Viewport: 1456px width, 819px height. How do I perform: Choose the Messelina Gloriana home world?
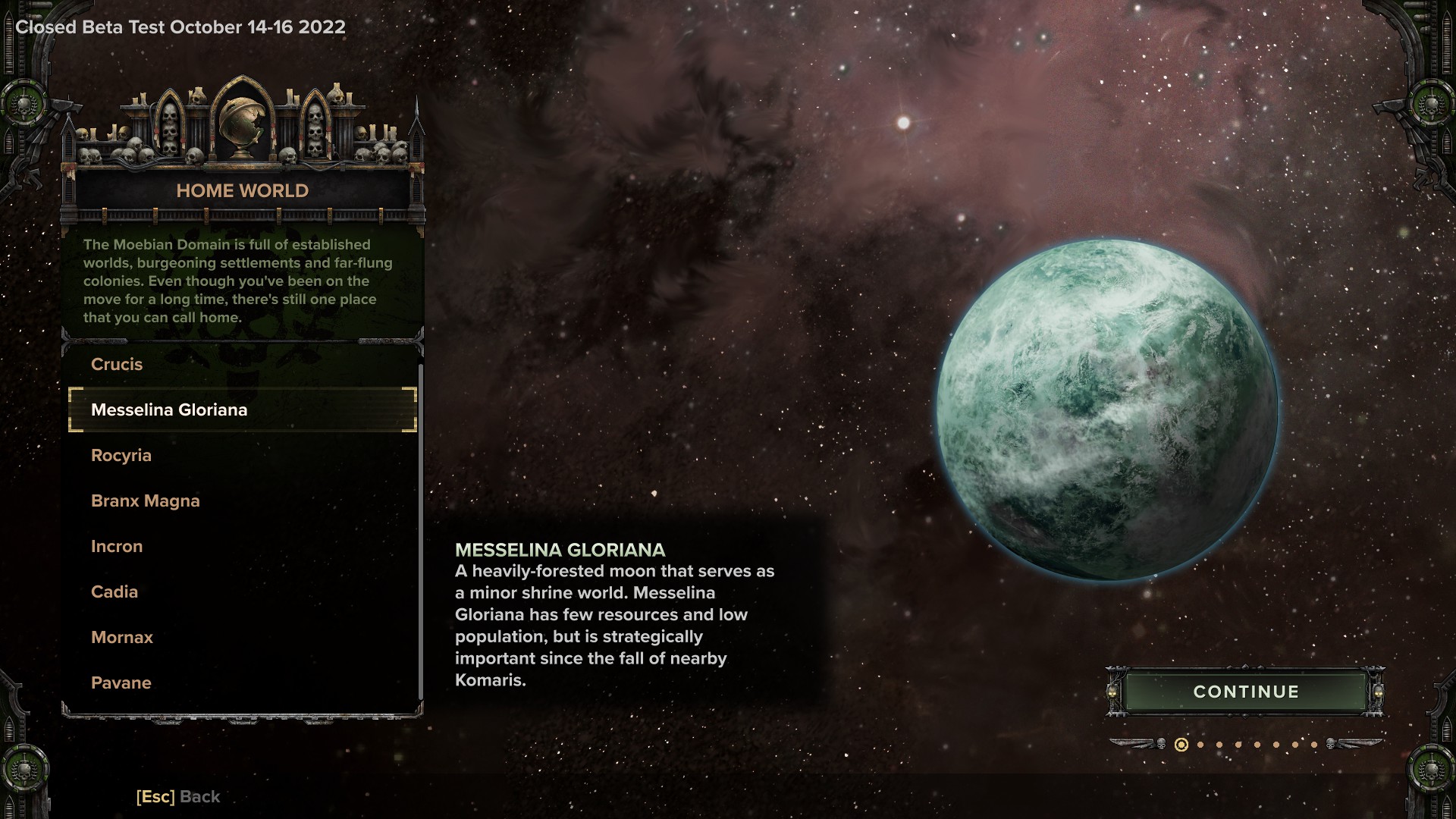point(169,410)
